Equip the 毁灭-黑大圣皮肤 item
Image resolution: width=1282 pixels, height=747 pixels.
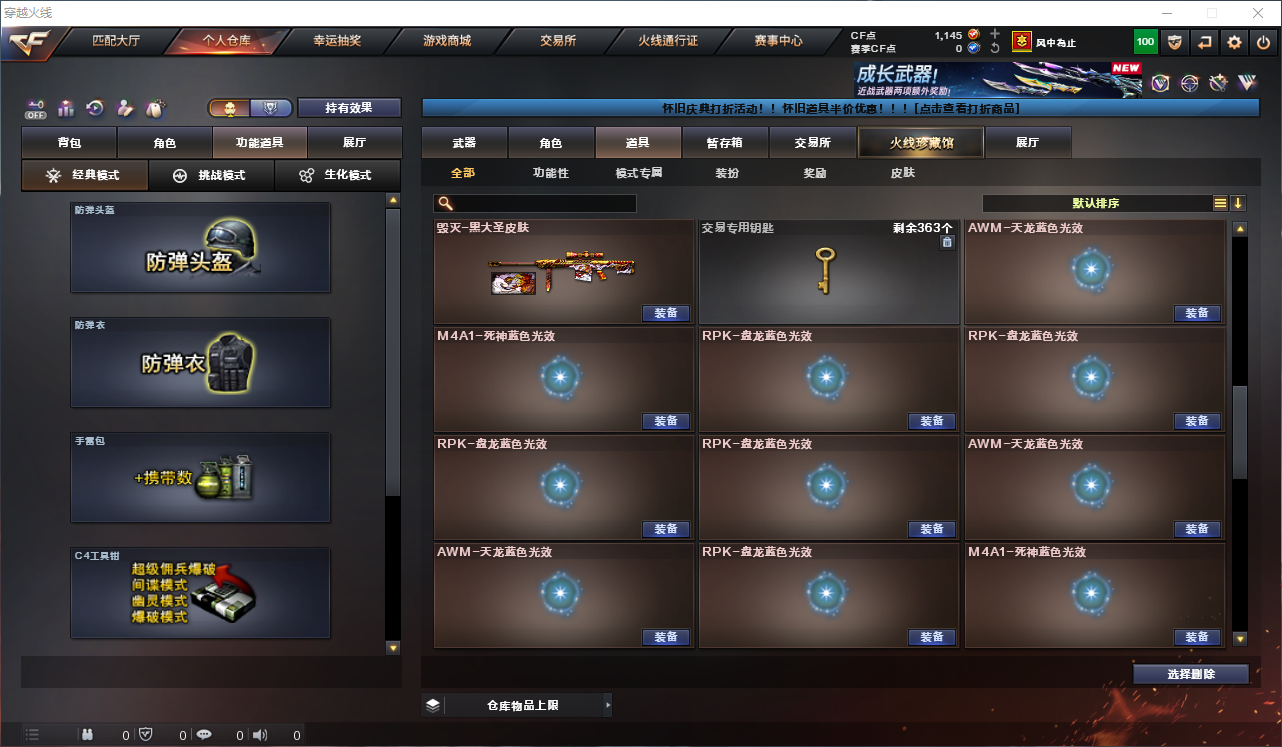[x=665, y=313]
